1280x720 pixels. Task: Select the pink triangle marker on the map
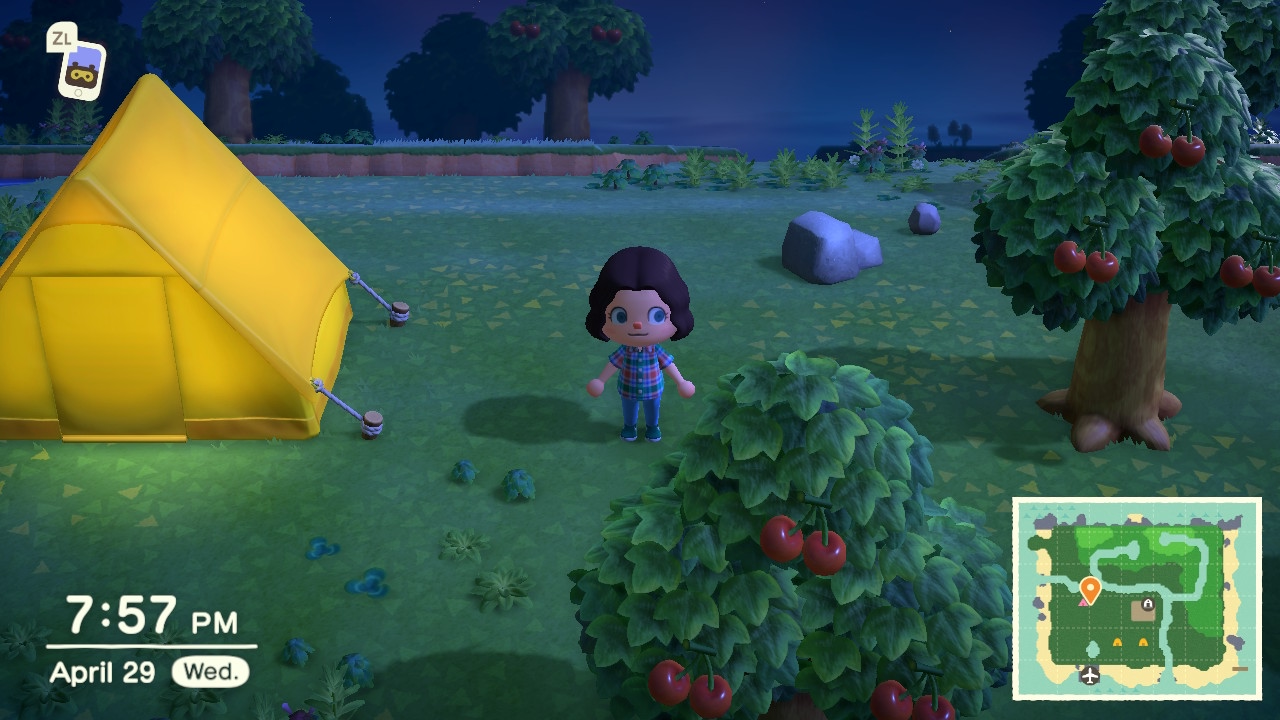coord(1081,603)
